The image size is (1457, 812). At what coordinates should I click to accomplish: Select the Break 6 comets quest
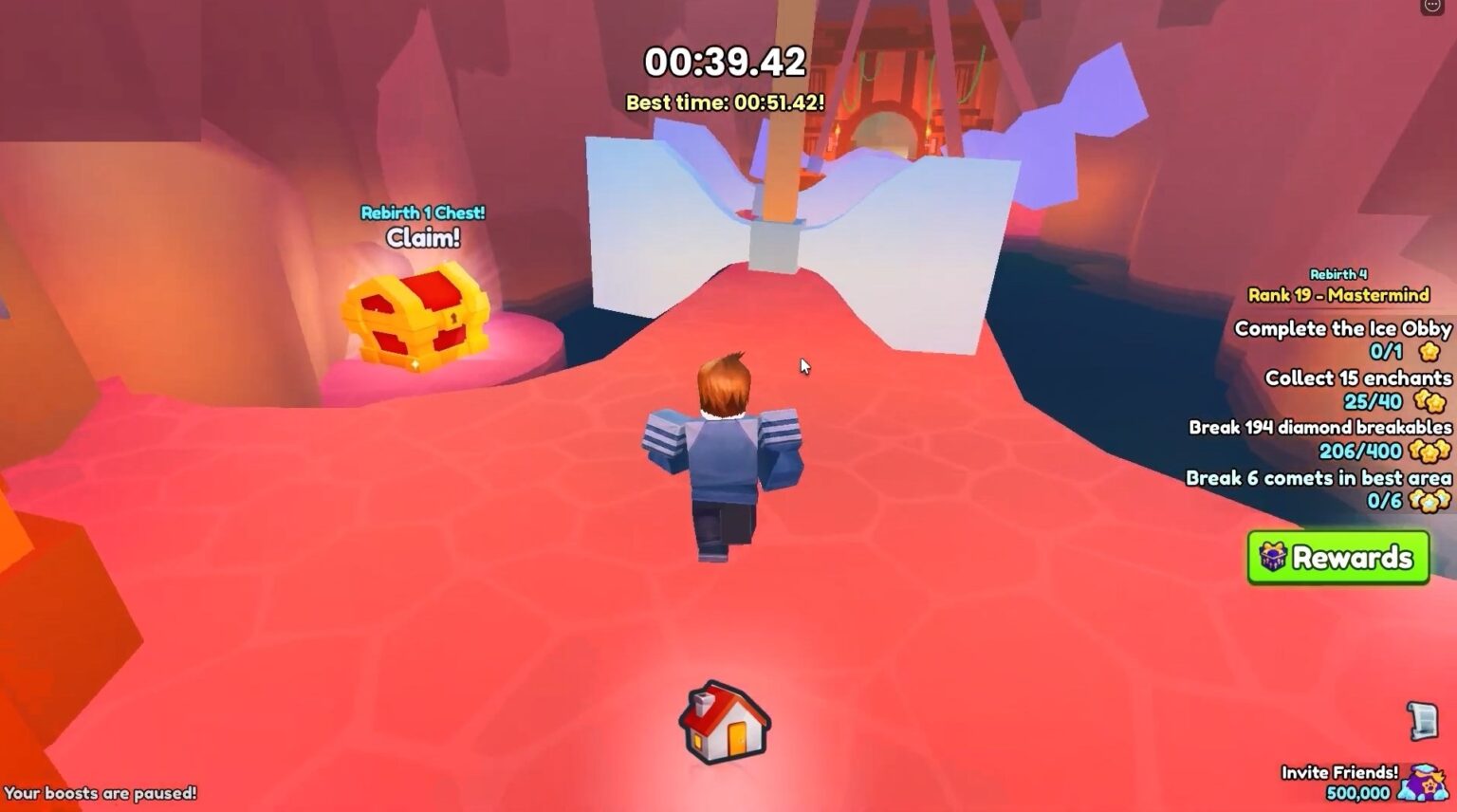[x=1319, y=478]
